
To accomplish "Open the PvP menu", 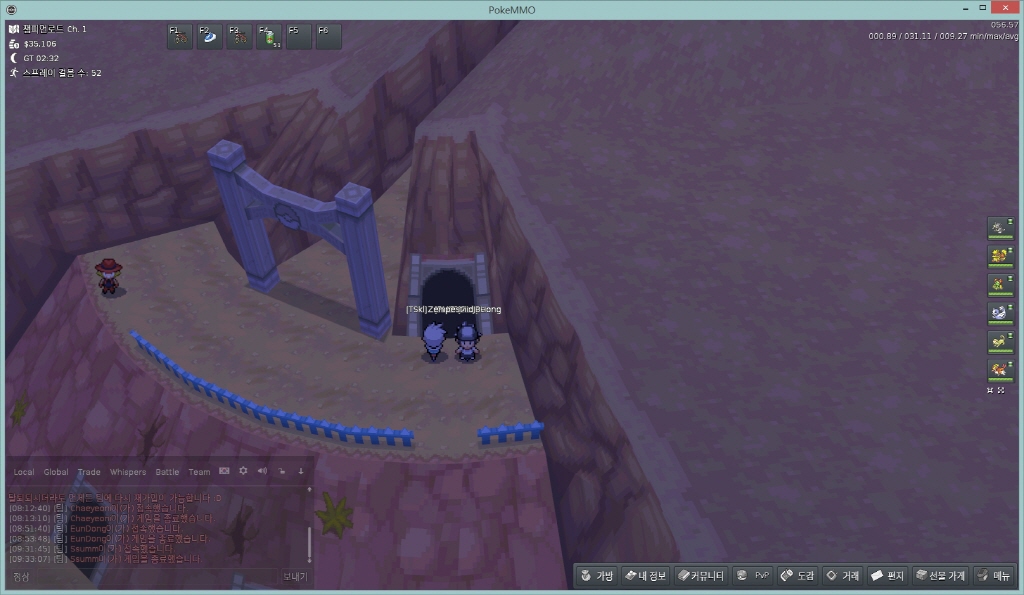I will click(x=753, y=576).
